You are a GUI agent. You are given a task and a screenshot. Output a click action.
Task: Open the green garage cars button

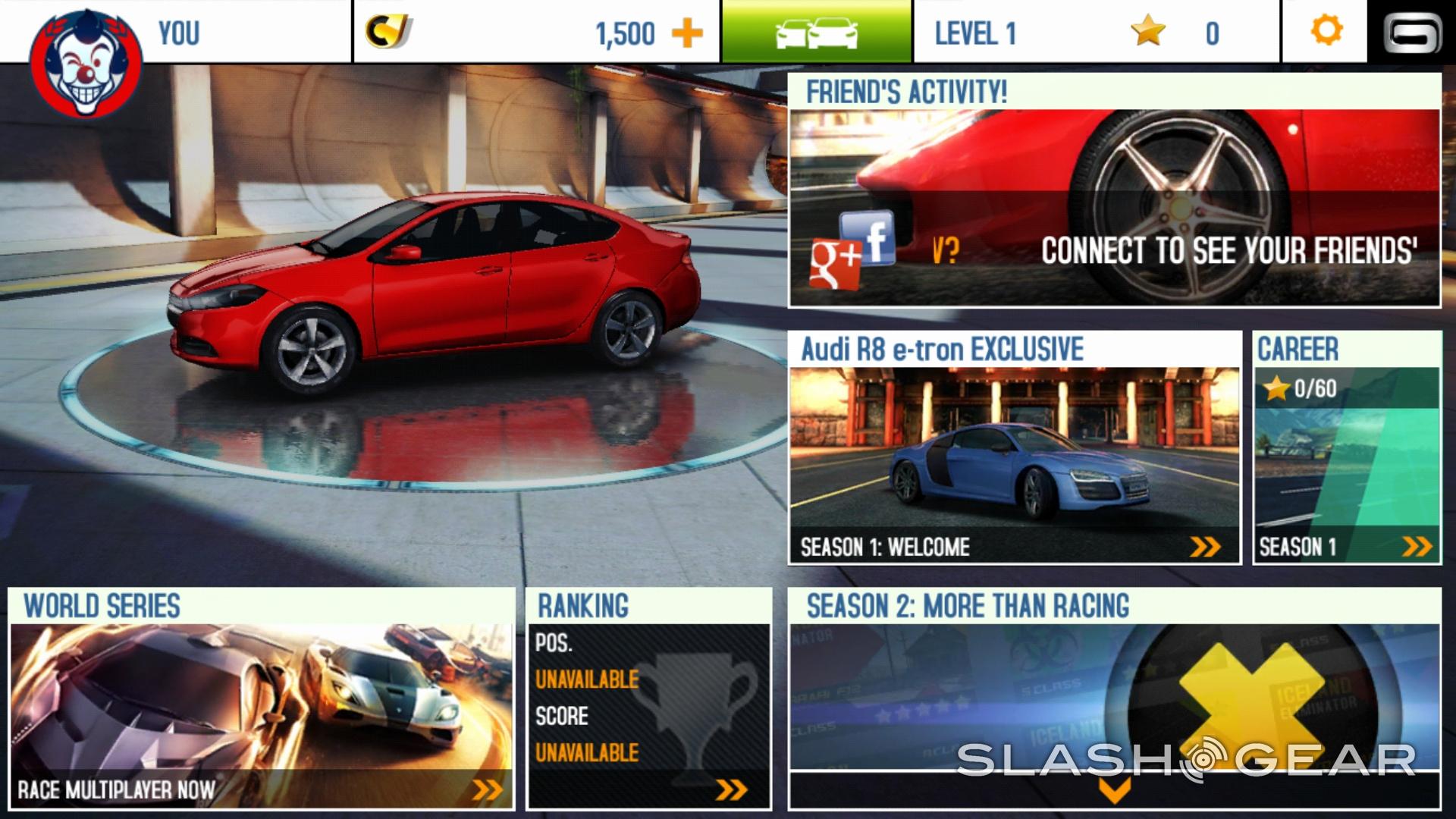click(x=816, y=32)
